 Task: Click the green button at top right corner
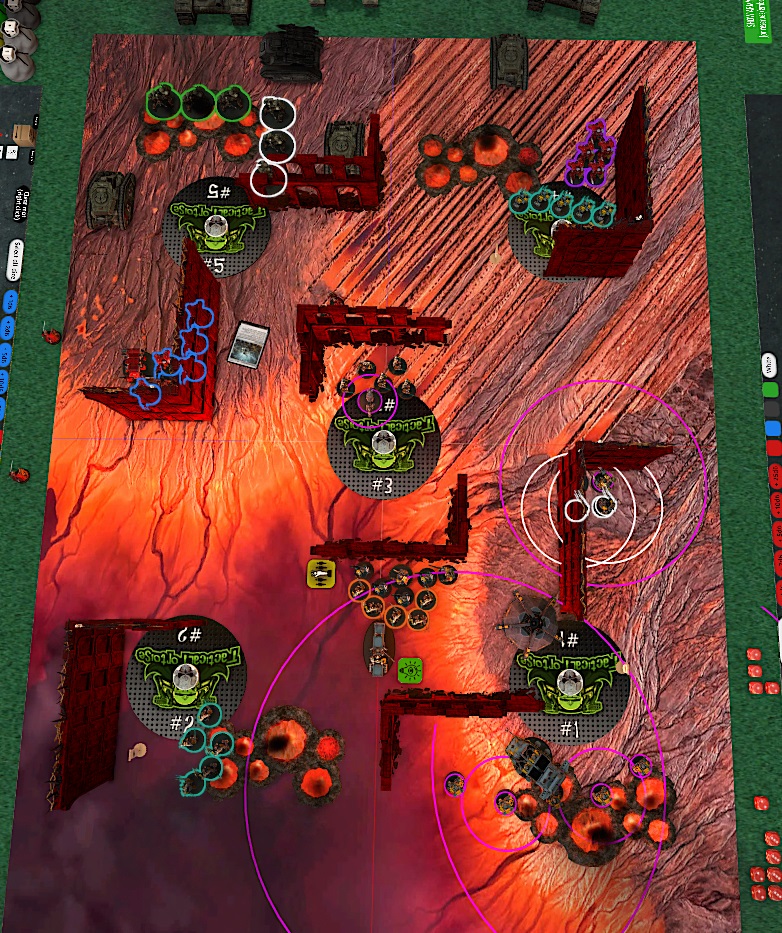(x=762, y=20)
